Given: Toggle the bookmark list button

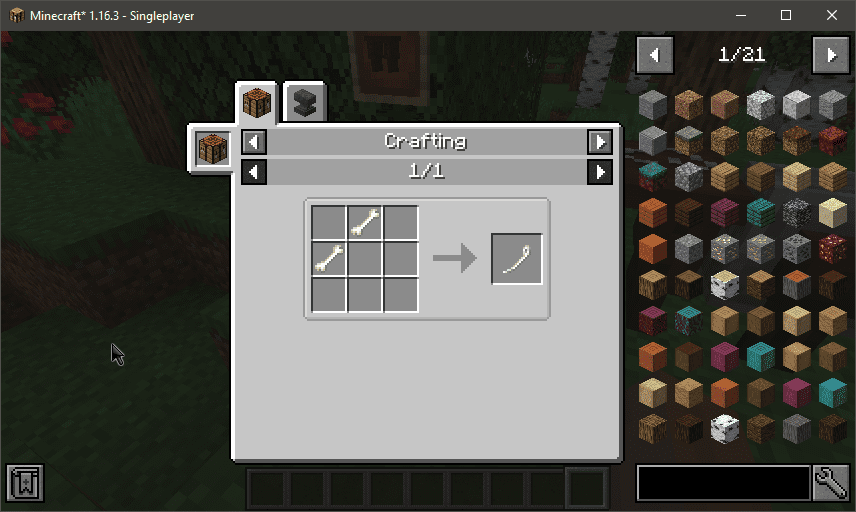Looking at the screenshot, I should 23,483.
